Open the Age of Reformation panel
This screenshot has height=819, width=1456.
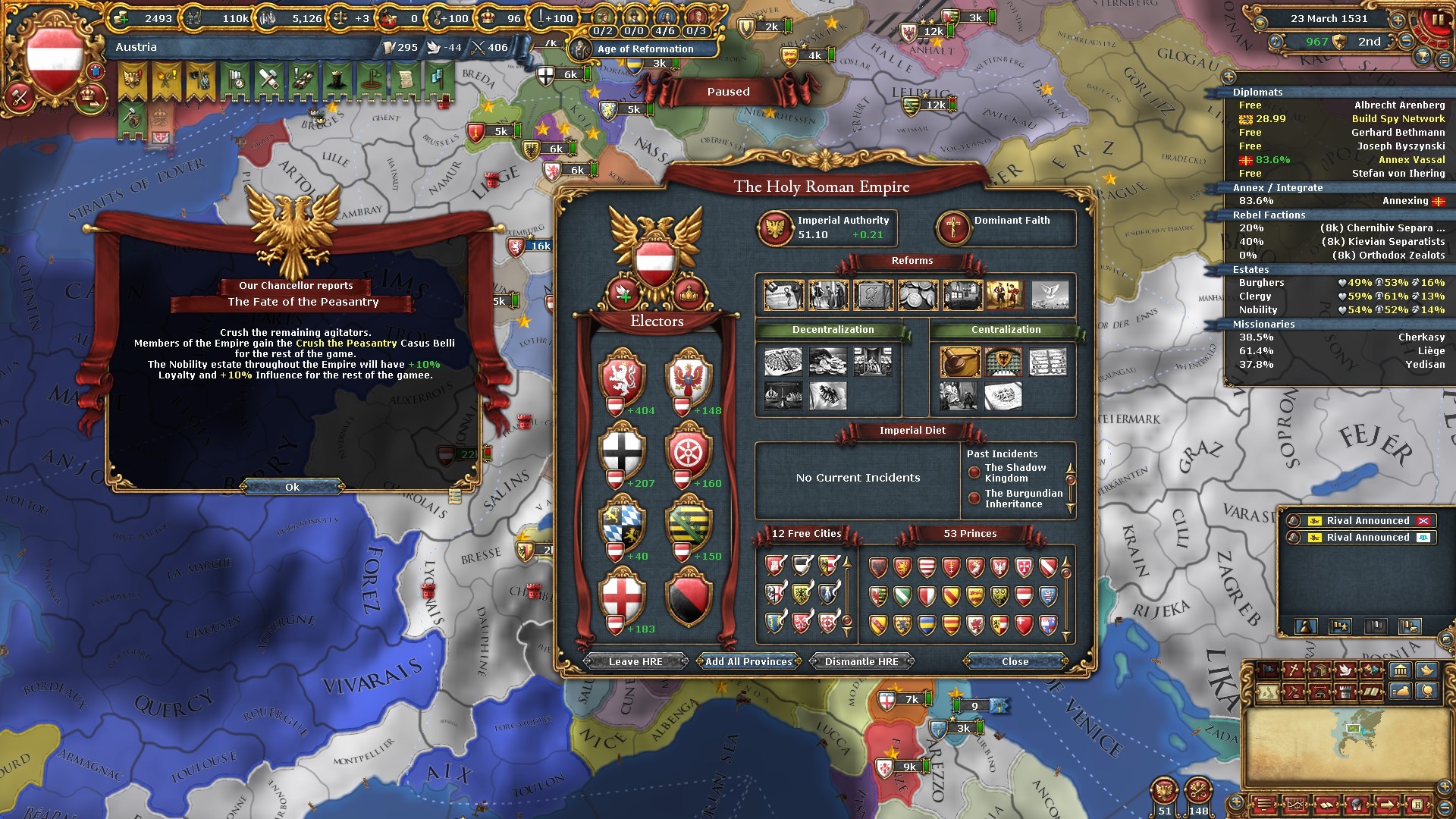[x=645, y=49]
